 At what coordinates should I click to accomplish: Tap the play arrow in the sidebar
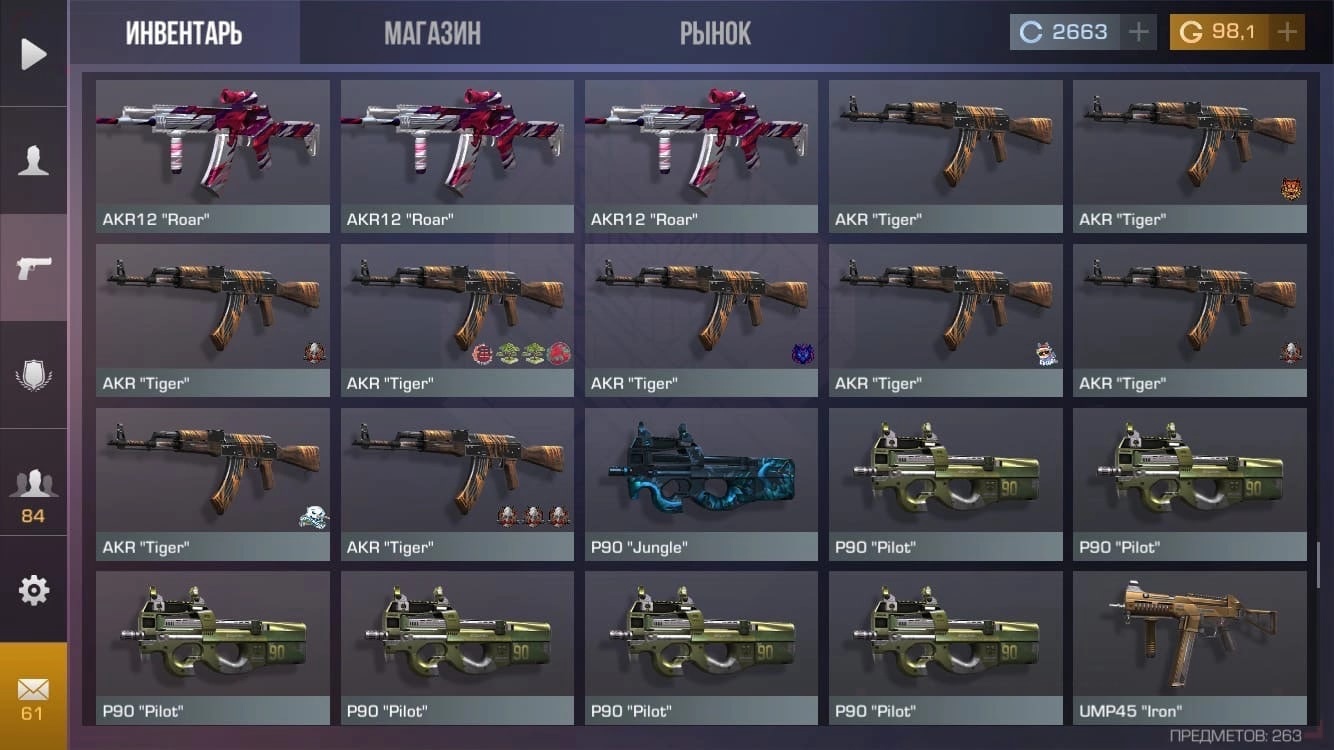click(x=33, y=54)
